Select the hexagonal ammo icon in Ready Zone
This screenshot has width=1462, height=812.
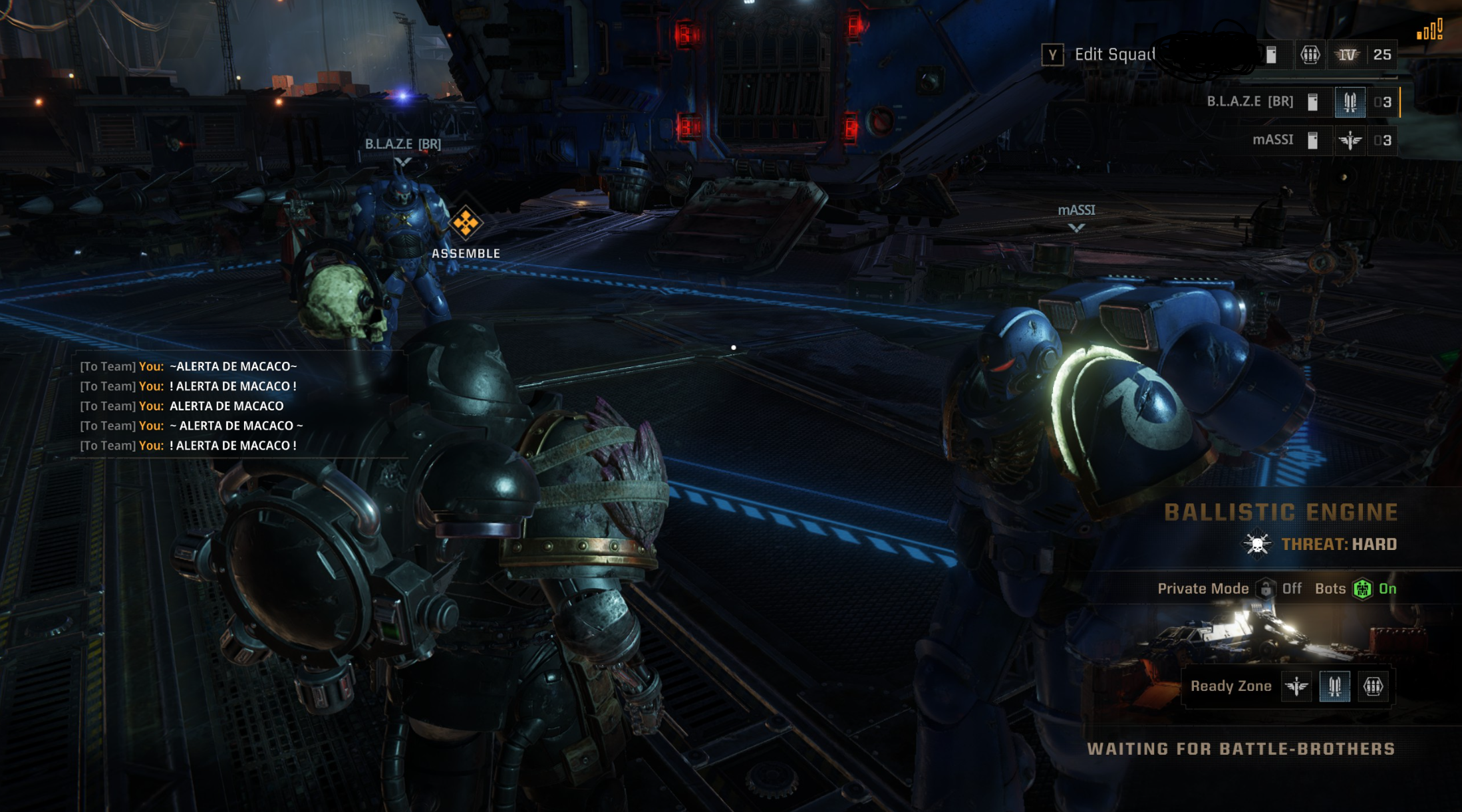pyautogui.click(x=1373, y=686)
